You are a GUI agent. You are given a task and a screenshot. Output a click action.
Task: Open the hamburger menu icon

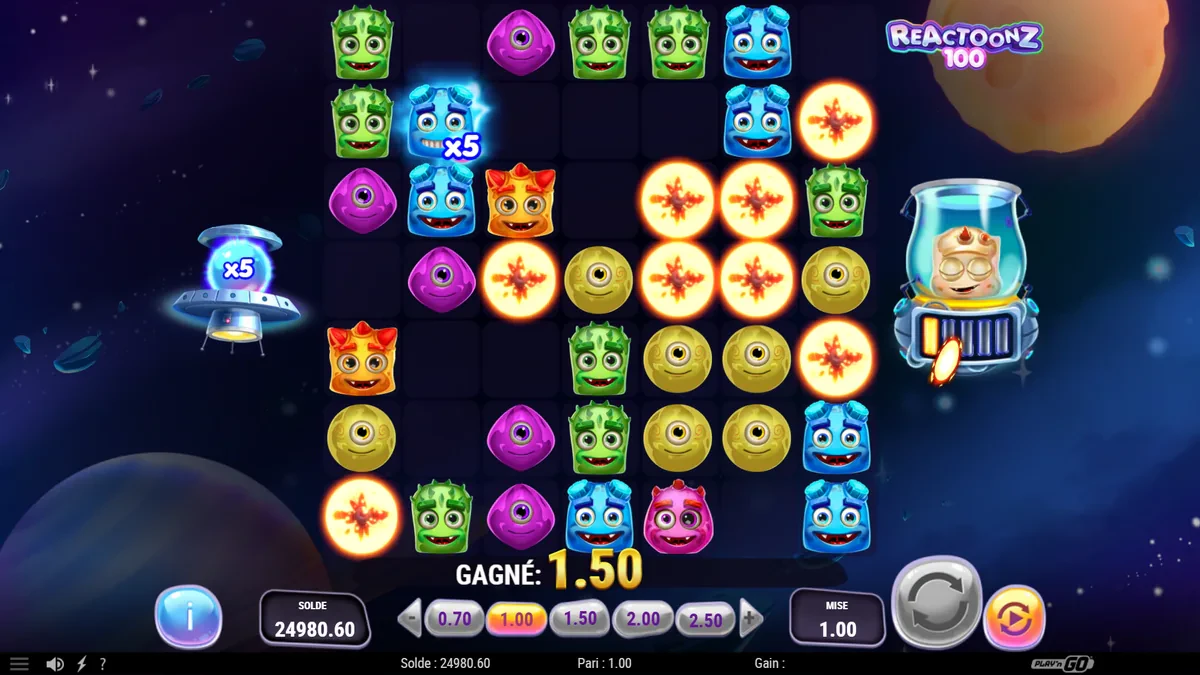19,664
